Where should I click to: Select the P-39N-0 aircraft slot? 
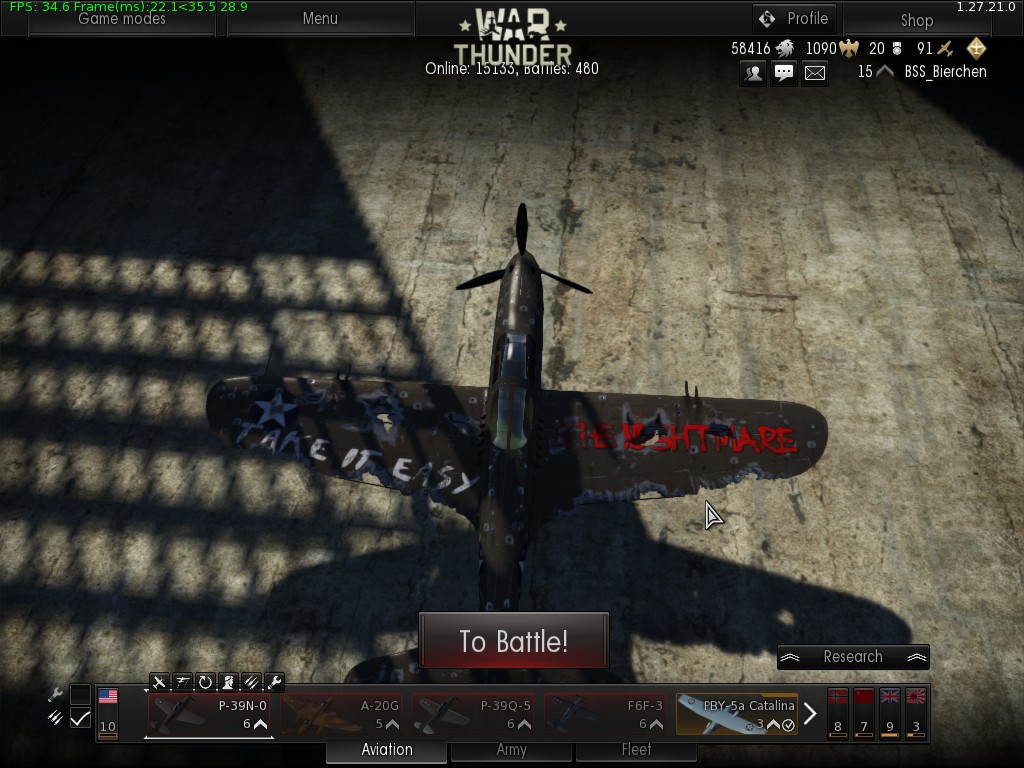tap(209, 714)
